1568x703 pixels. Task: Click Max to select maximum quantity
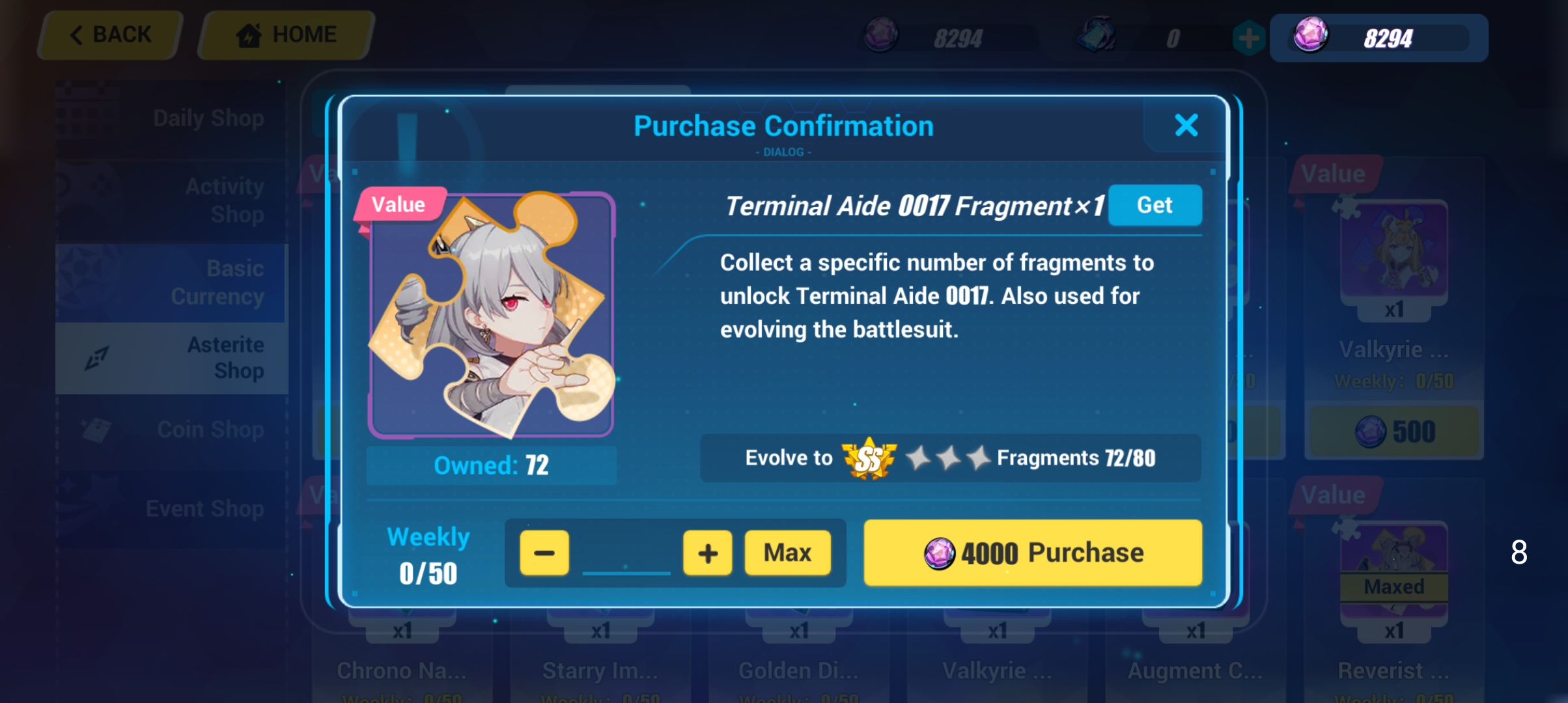[x=789, y=553]
